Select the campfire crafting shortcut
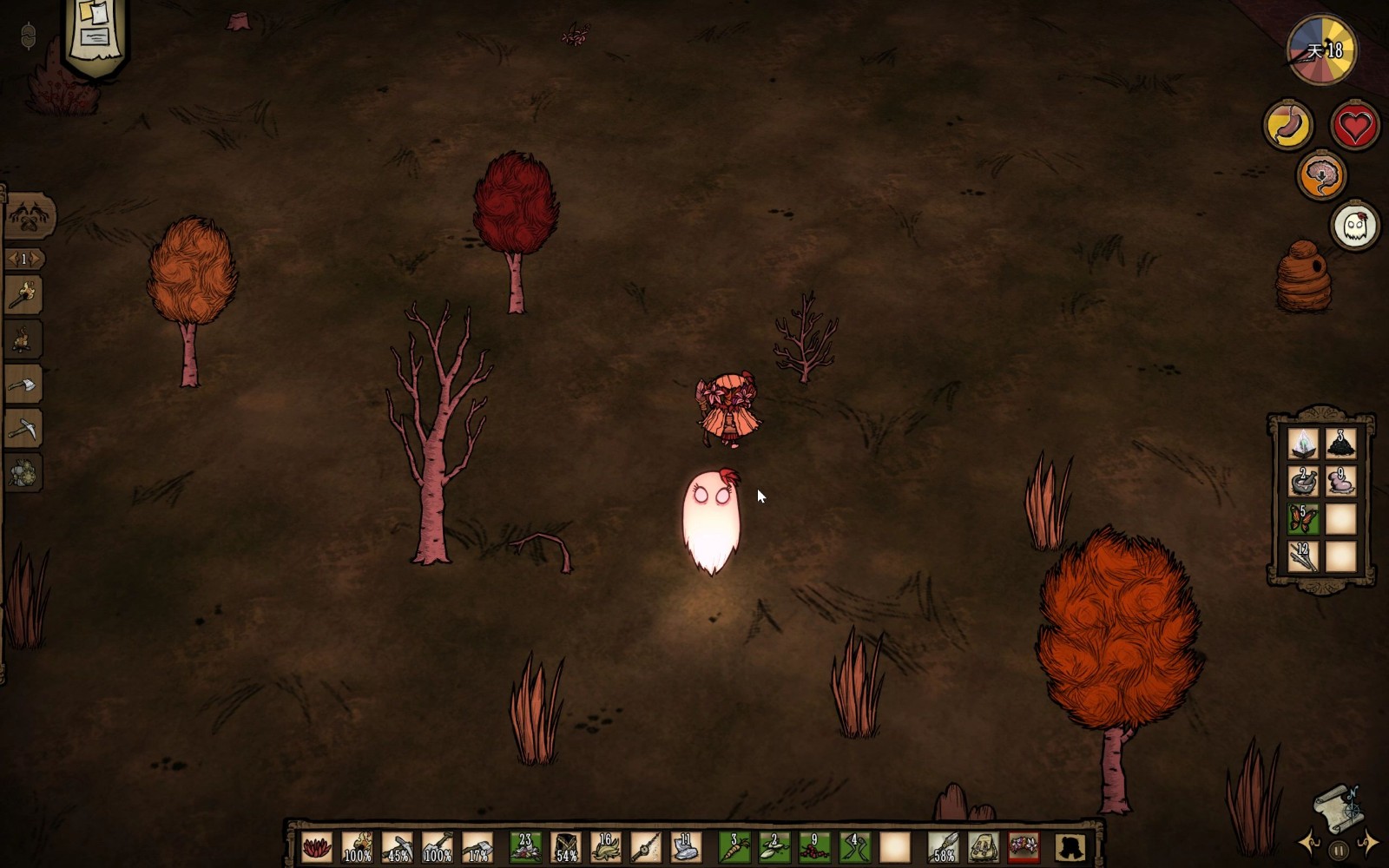 coord(23,339)
